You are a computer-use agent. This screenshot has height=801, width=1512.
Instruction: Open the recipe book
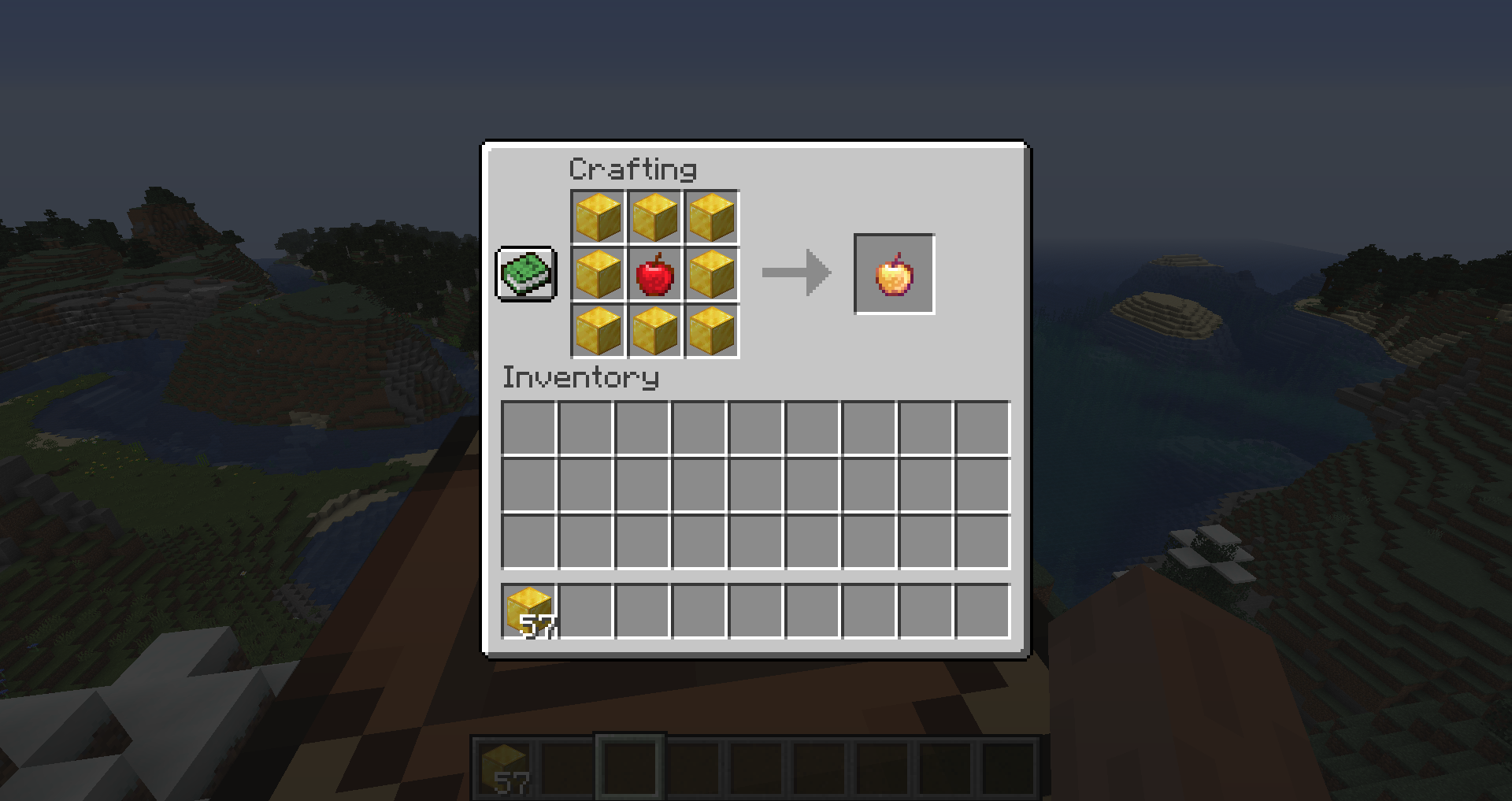[526, 275]
